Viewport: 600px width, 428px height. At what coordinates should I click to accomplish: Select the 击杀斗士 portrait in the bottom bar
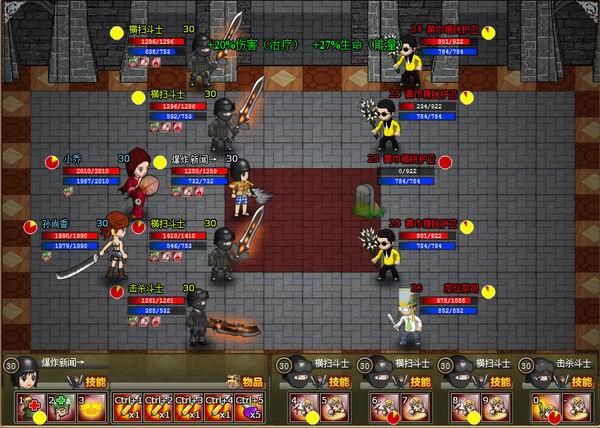pyautogui.click(x=536, y=371)
